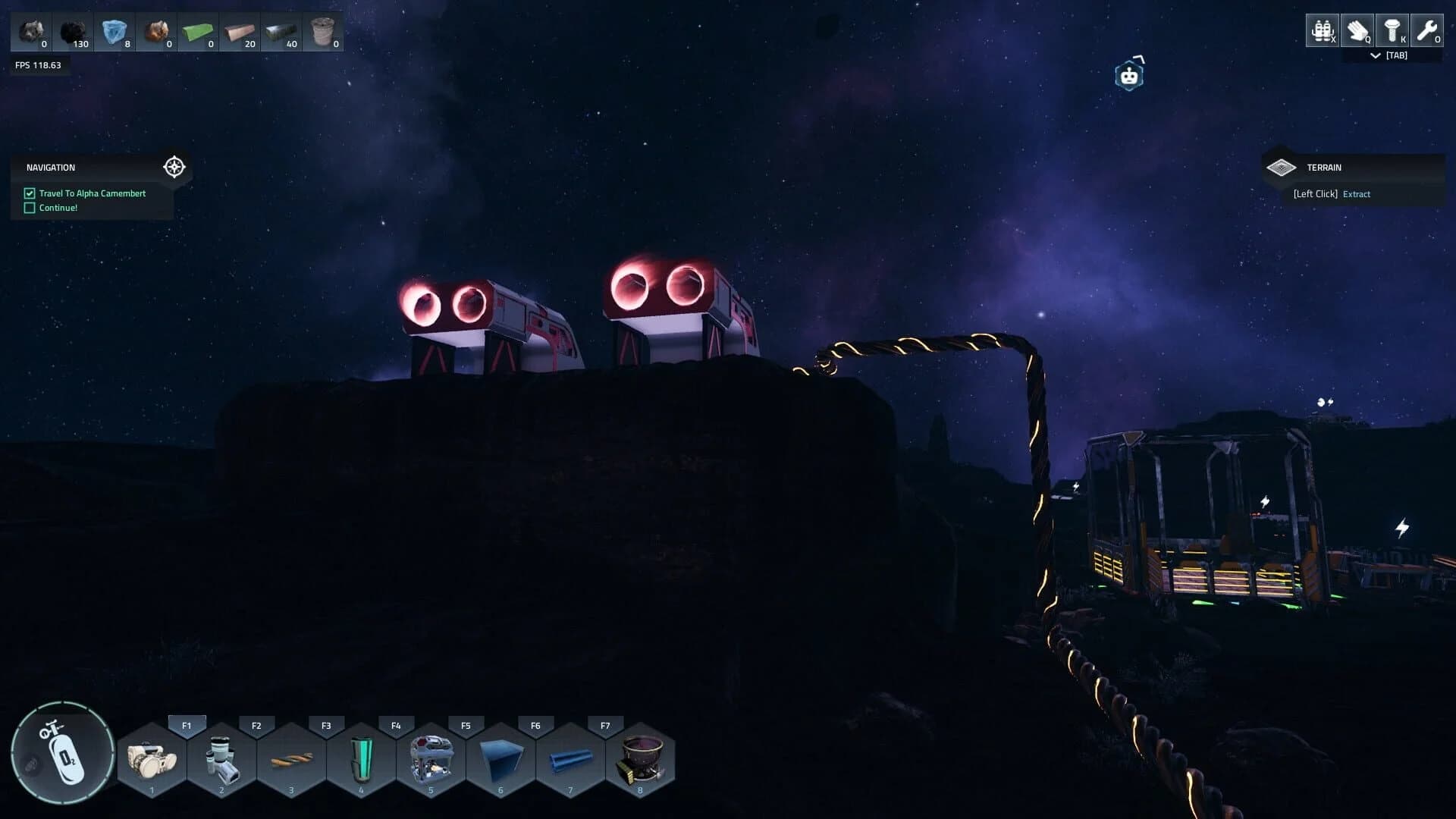Click the Terrain panel diamond icon
The width and height of the screenshot is (1456, 819).
(x=1282, y=166)
